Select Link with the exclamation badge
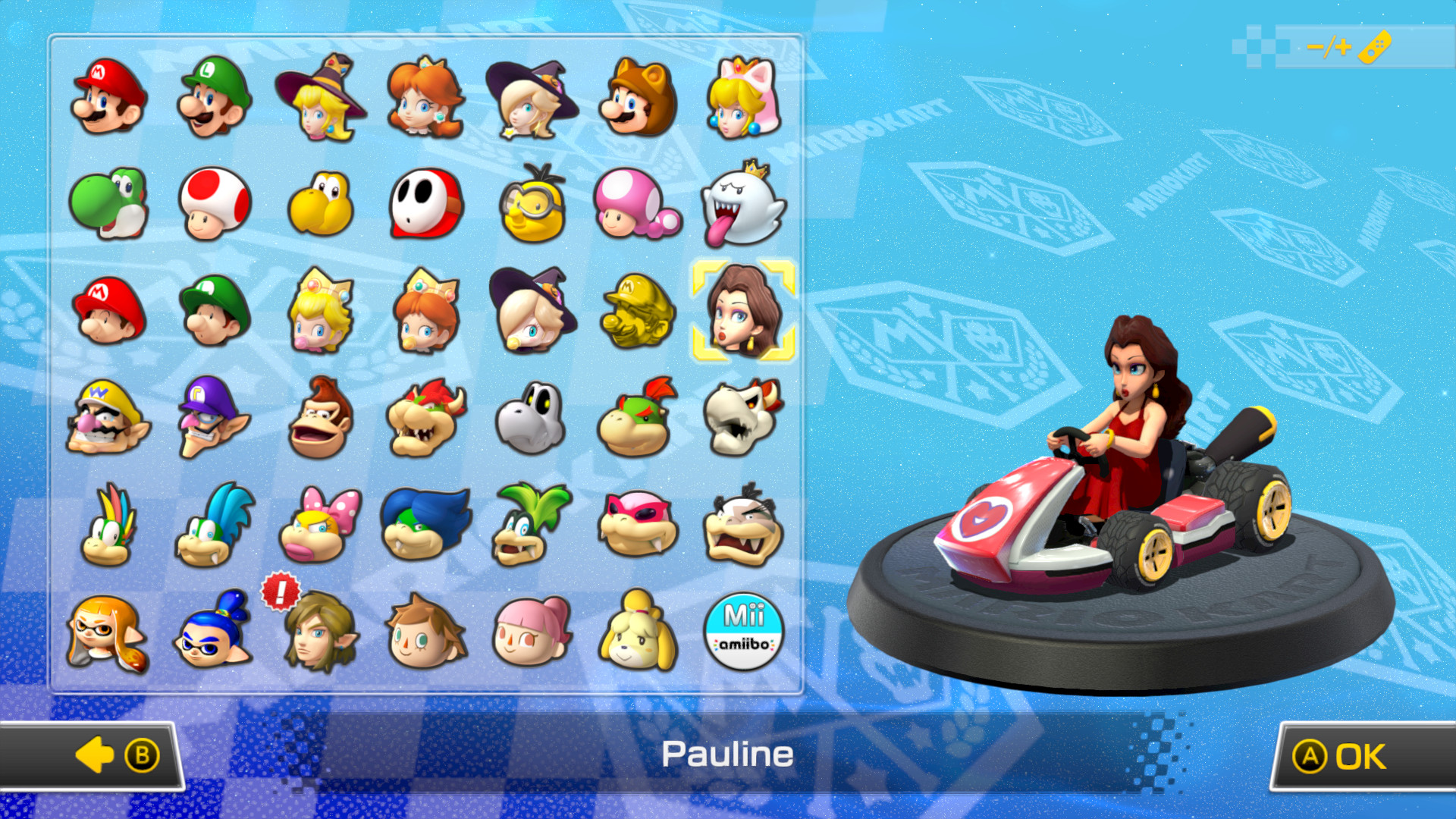 click(319, 634)
